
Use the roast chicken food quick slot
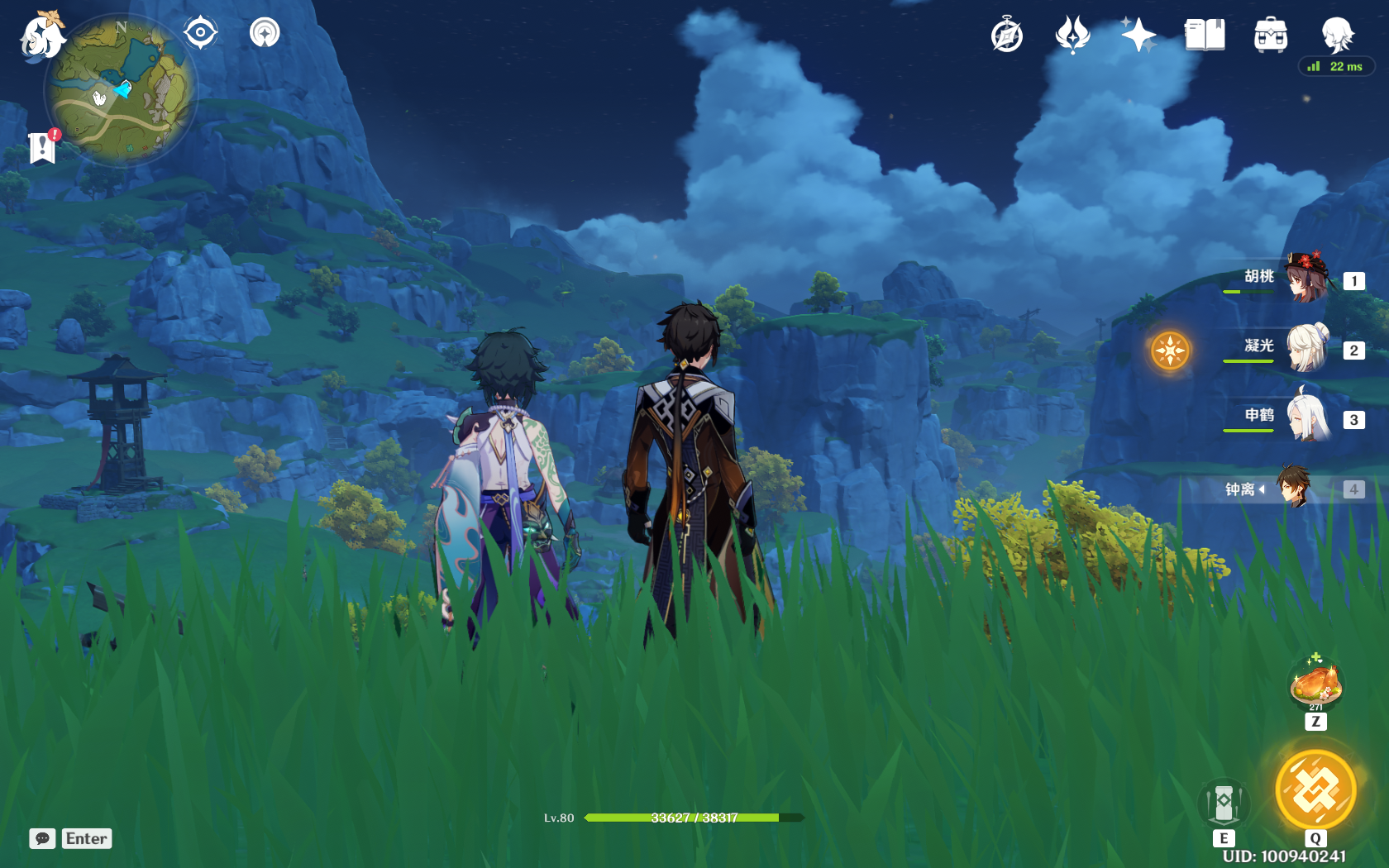point(1315,684)
